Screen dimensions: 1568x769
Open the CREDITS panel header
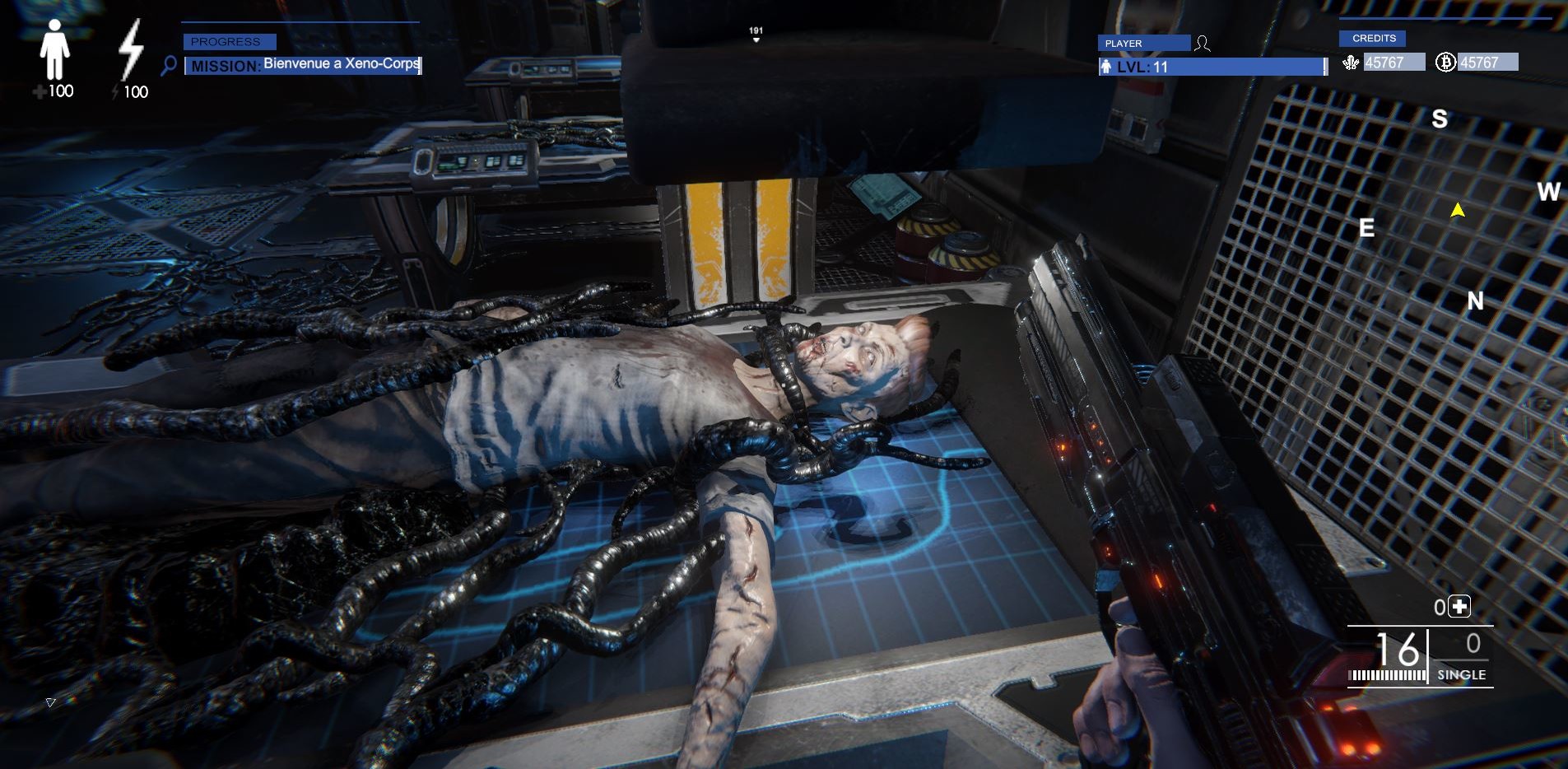(x=1374, y=38)
